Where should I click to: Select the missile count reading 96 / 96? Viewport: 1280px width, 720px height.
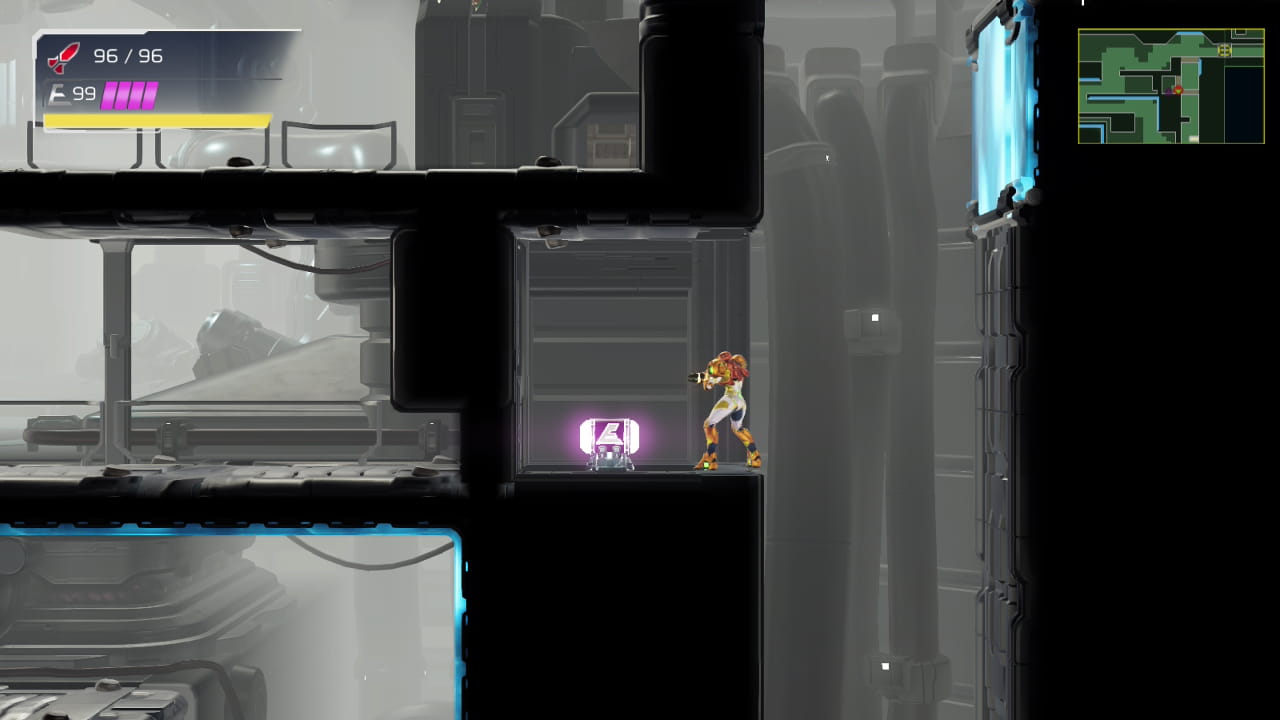(x=127, y=55)
